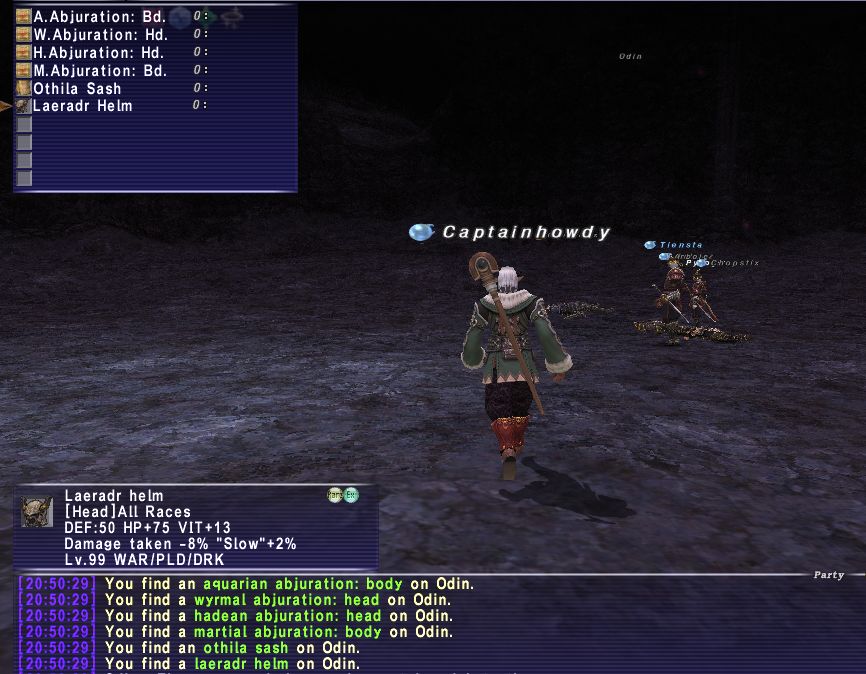This screenshot has width=866, height=674.
Task: Select the M.Abjuration: Bd. entry
Action: point(99,71)
